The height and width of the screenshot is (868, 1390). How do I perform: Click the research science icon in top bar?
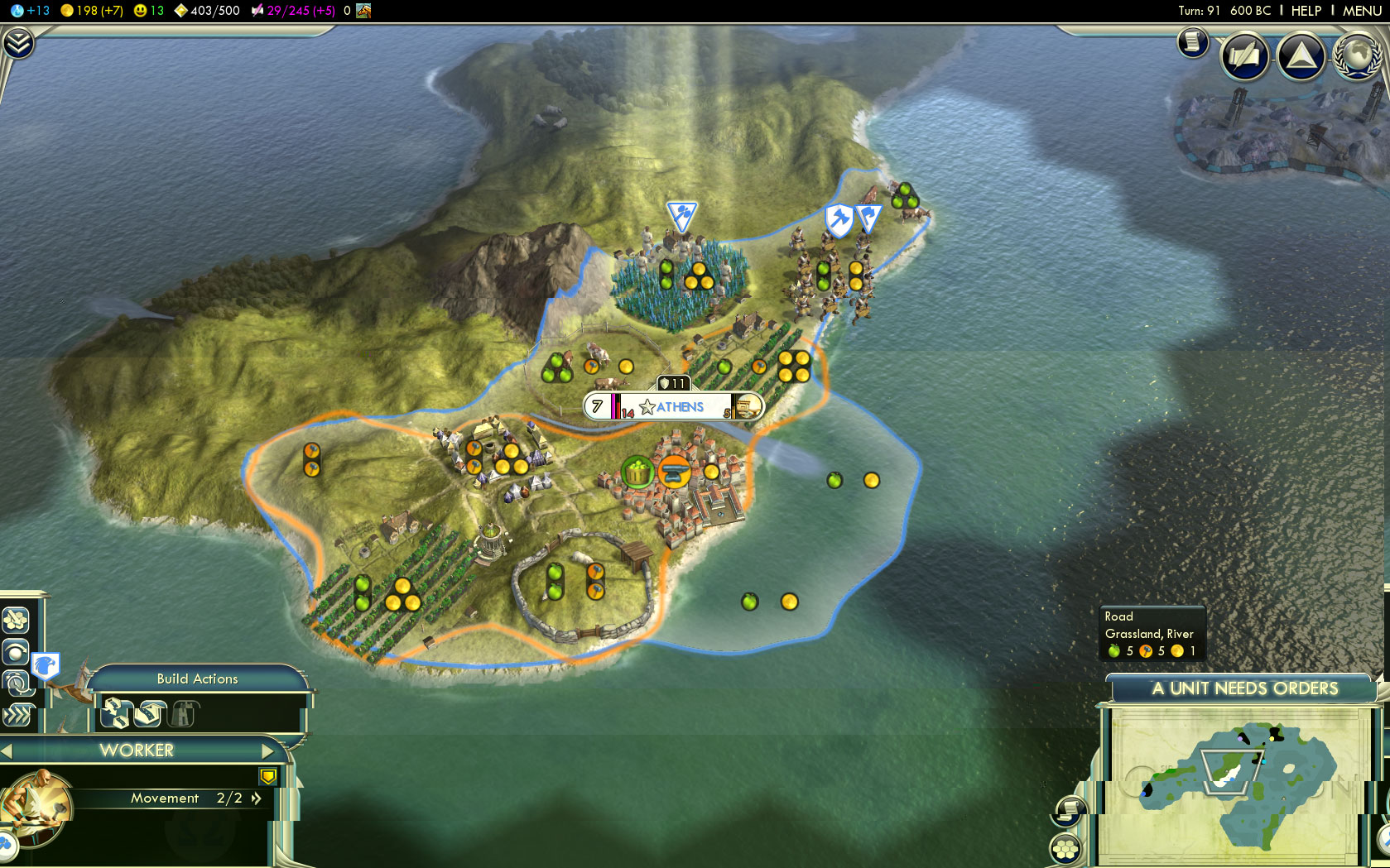point(17,11)
